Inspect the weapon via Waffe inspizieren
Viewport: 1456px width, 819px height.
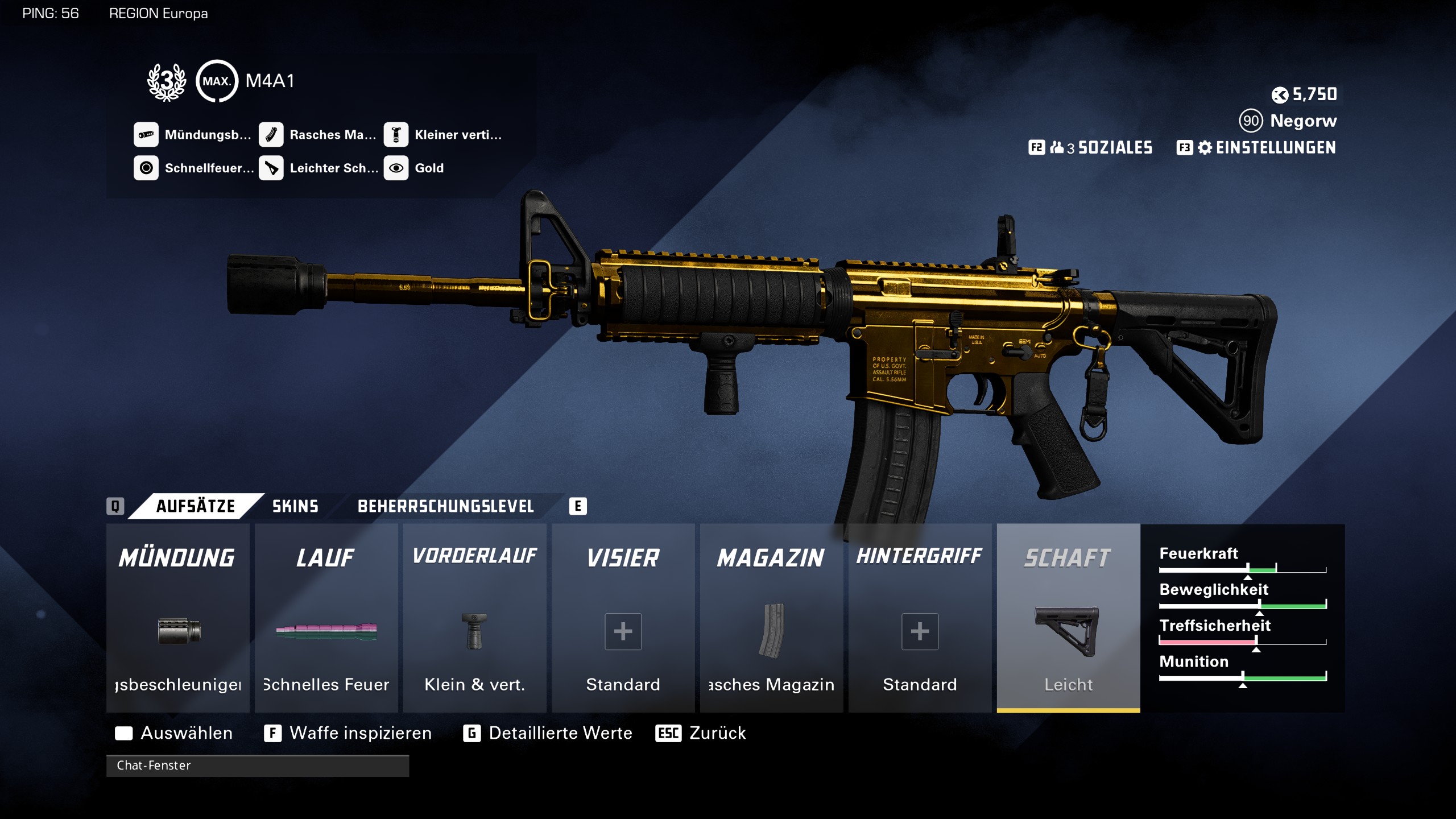348,733
